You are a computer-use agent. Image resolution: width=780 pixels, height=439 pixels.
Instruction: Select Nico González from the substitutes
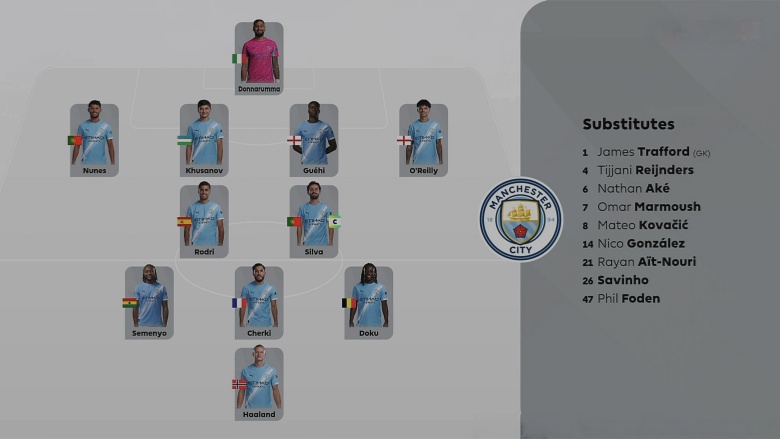[641, 243]
